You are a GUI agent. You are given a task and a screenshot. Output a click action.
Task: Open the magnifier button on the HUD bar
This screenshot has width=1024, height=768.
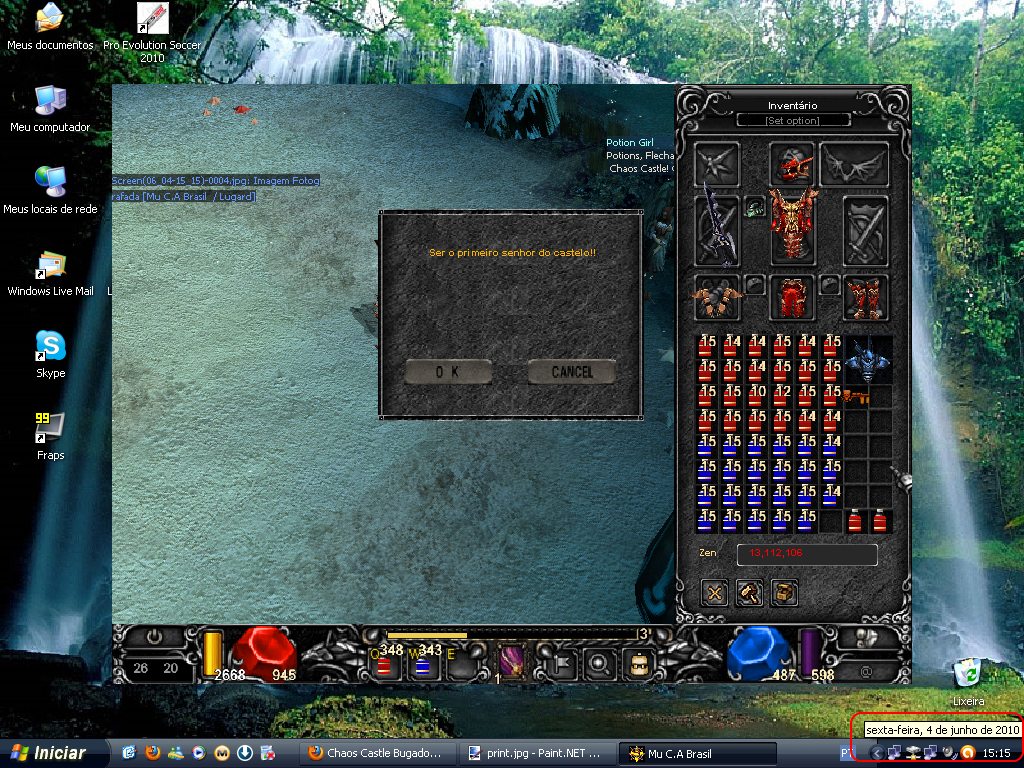click(600, 662)
